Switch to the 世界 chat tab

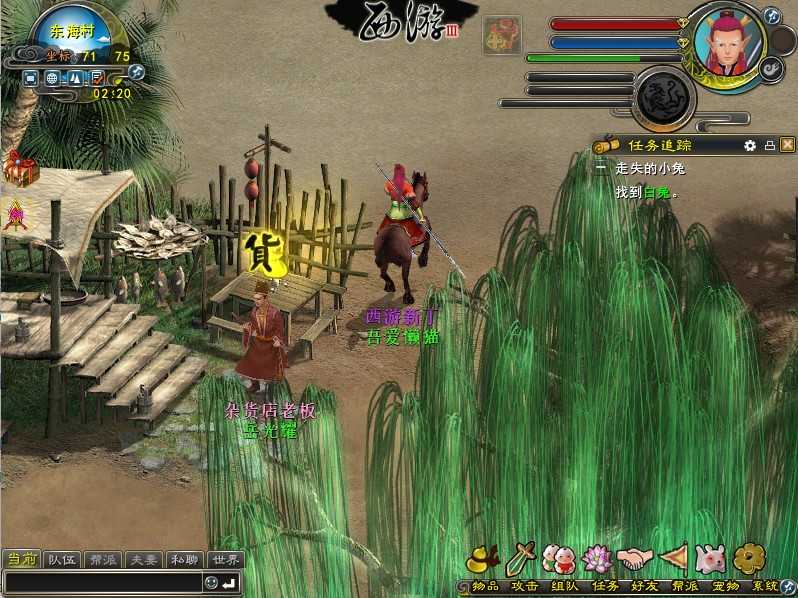(x=225, y=560)
